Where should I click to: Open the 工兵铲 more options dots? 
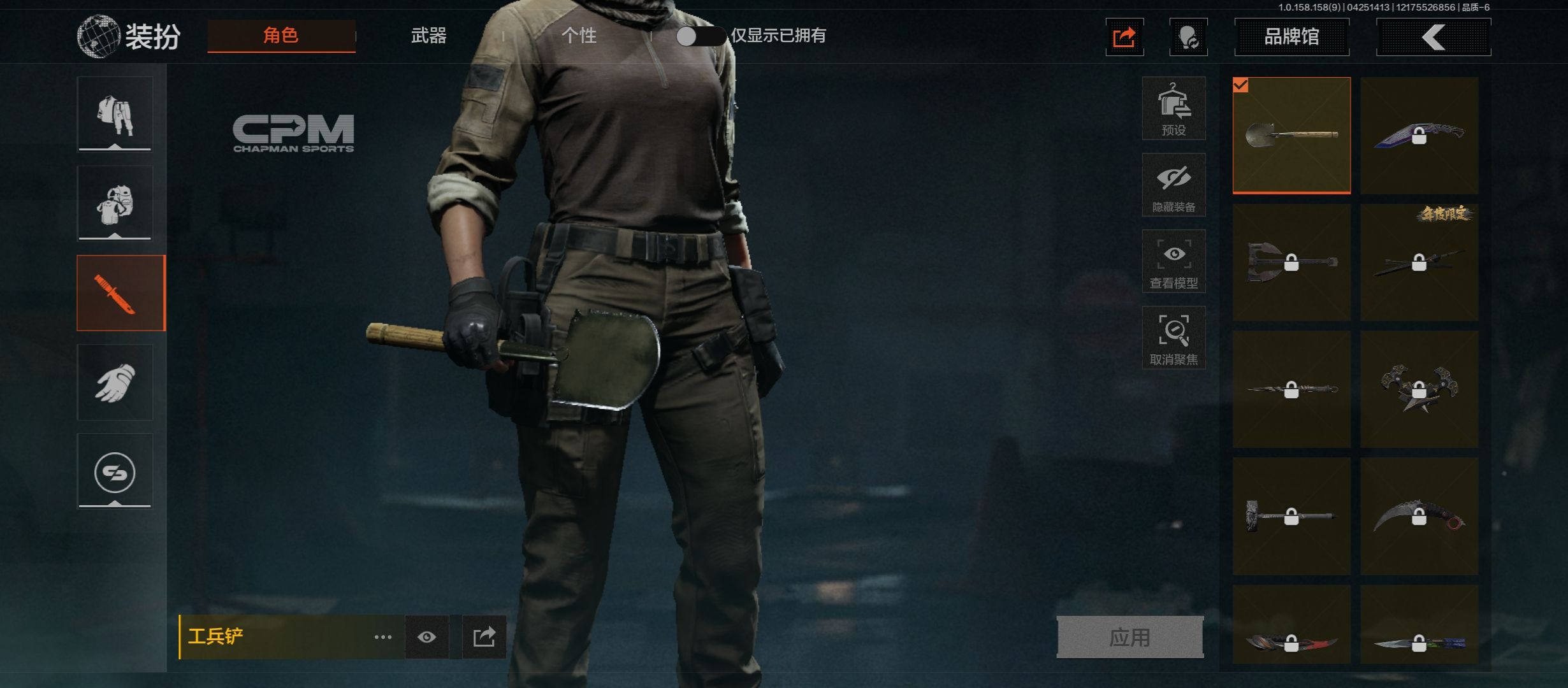tap(382, 637)
